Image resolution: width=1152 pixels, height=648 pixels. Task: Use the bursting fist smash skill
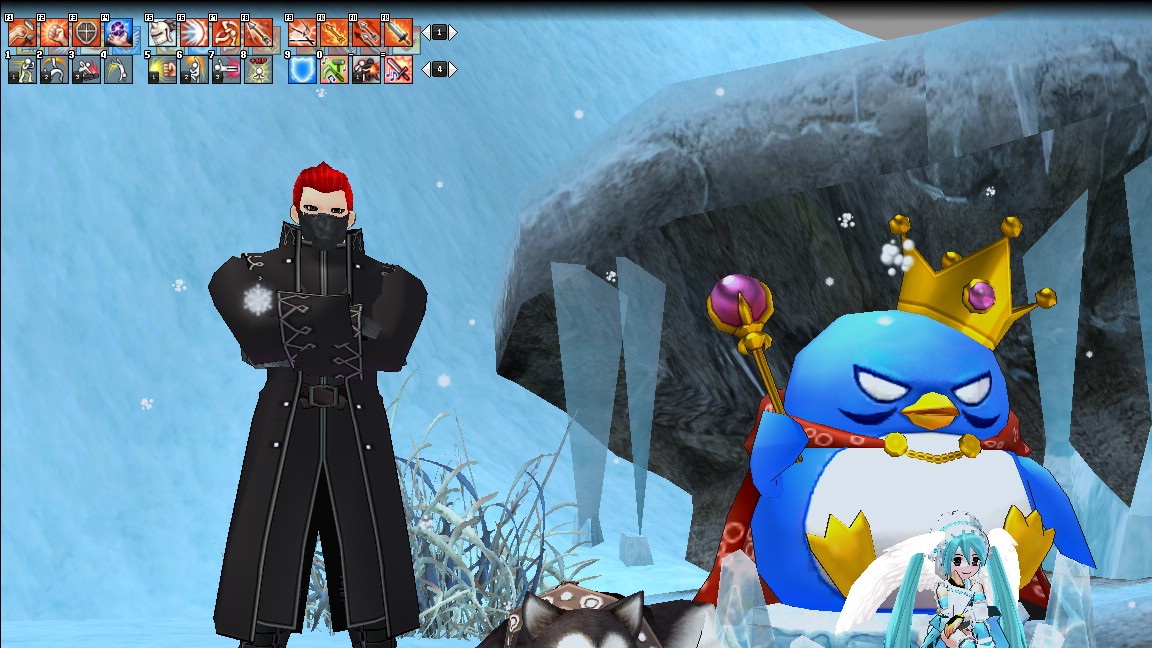tap(54, 33)
